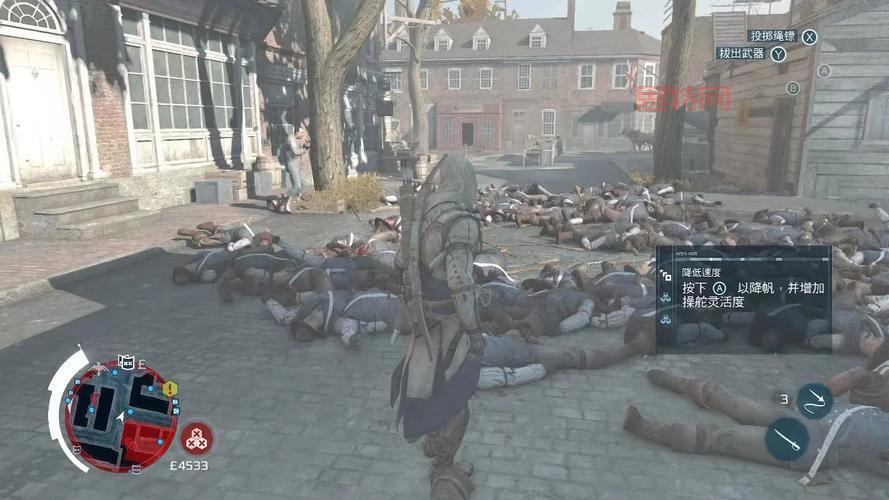Click the yellow exclamation marker on minimap
The image size is (889, 500).
coord(170,388)
